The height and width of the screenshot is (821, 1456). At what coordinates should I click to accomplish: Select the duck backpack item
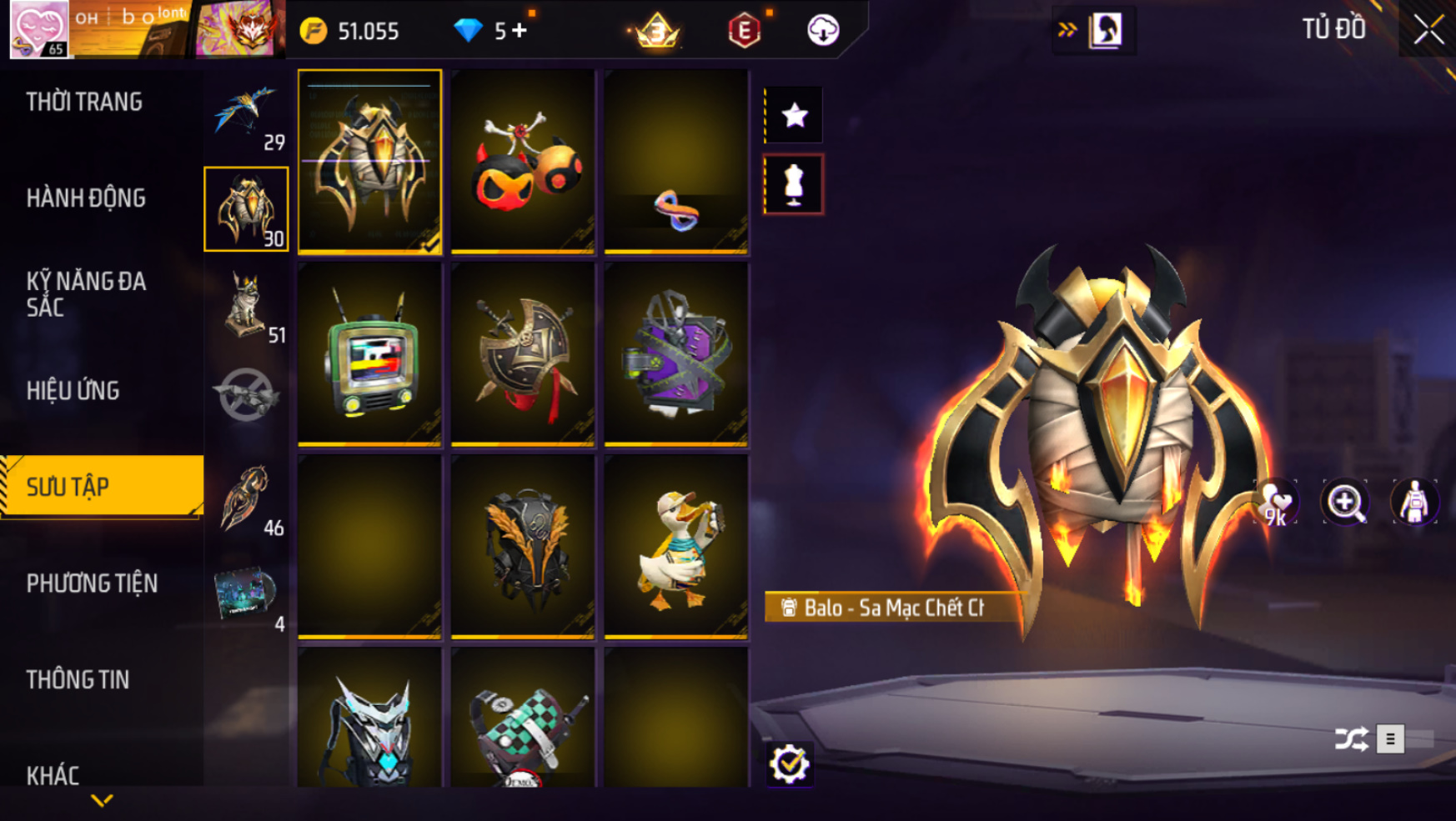[676, 547]
